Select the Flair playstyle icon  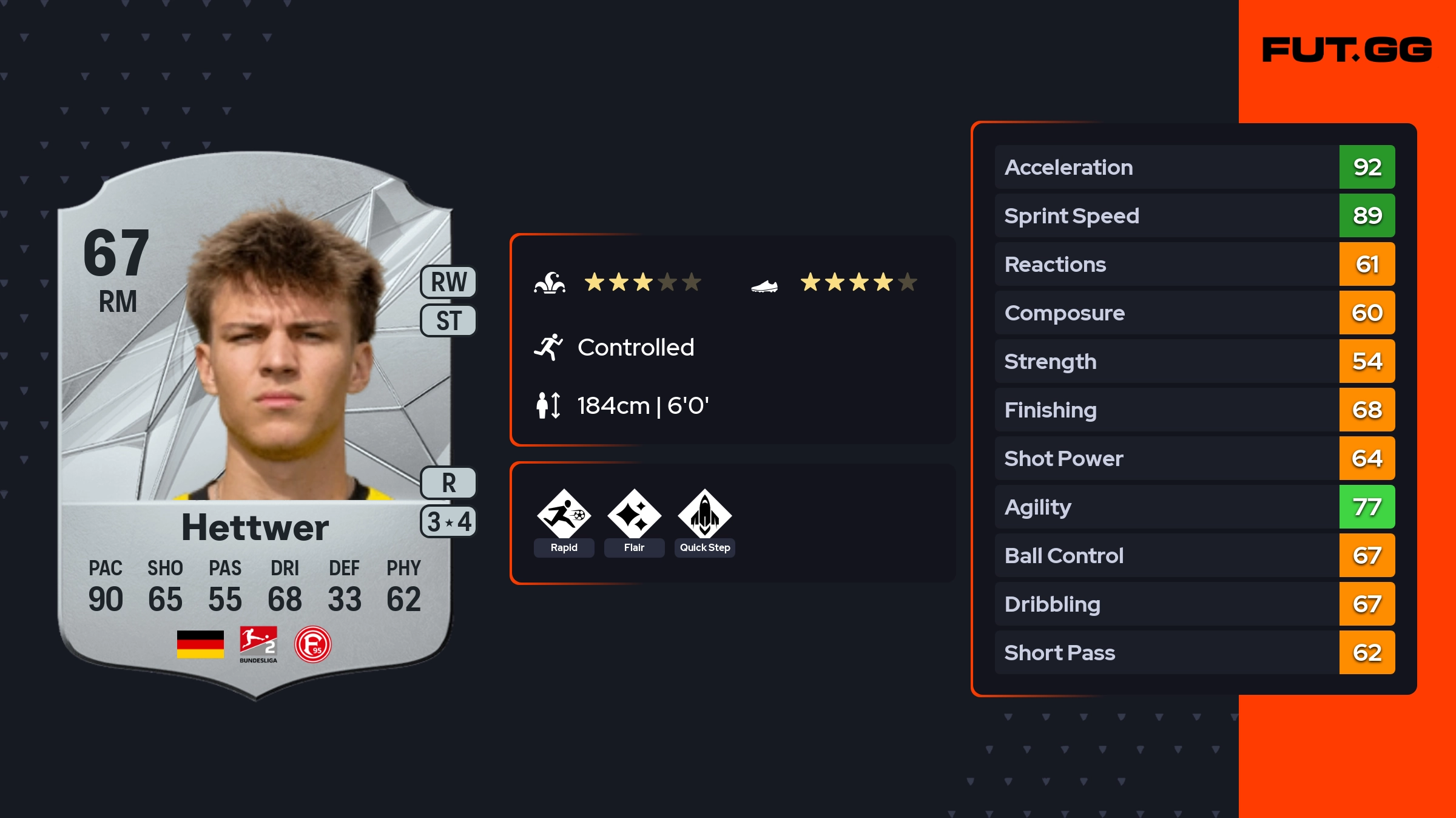[634, 515]
